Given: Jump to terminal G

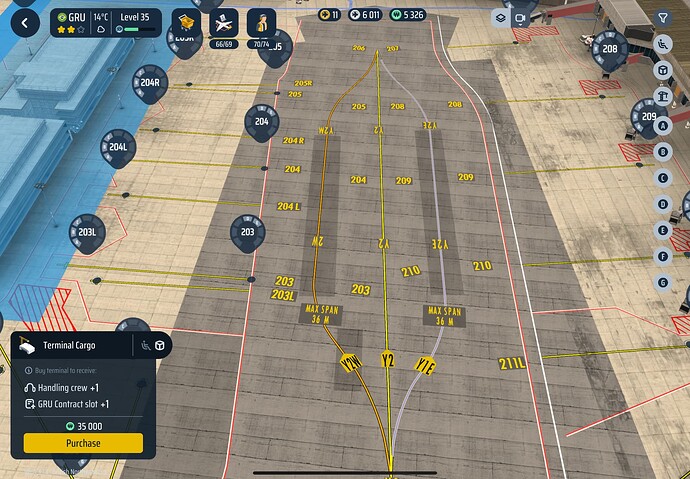Looking at the screenshot, I should coord(662,282).
